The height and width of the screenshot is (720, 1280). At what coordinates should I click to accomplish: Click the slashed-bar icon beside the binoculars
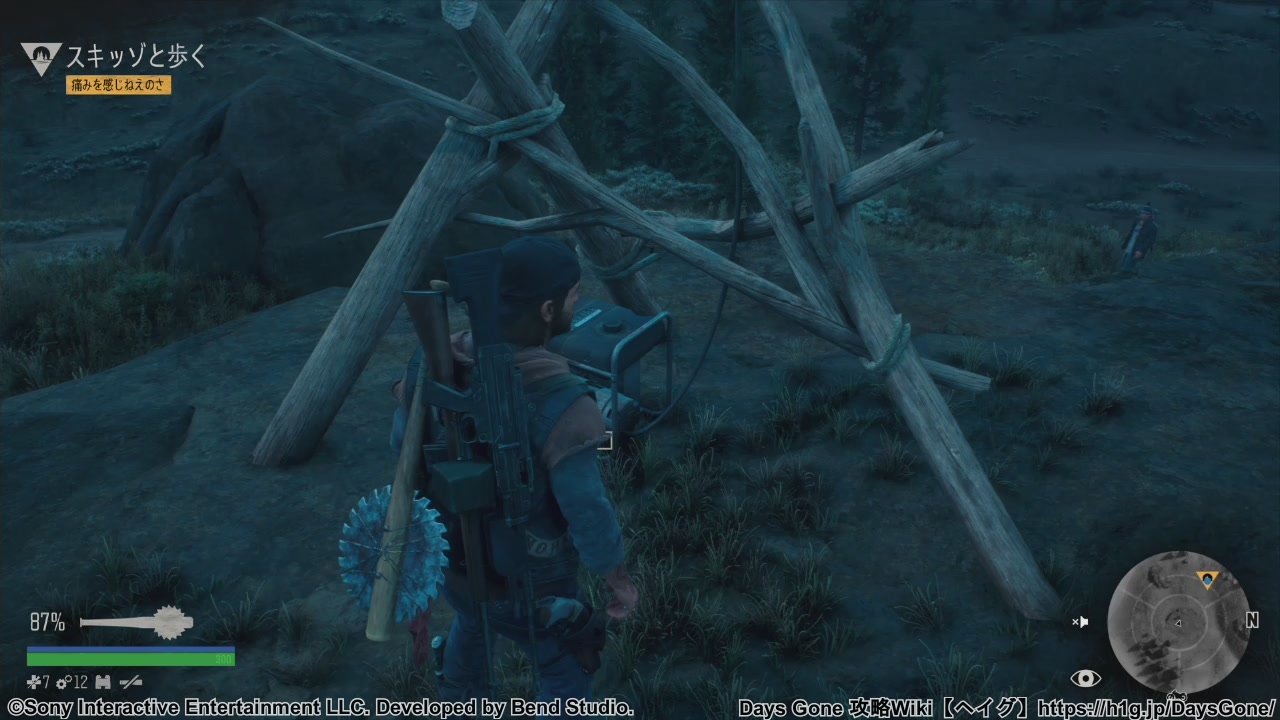tap(131, 682)
